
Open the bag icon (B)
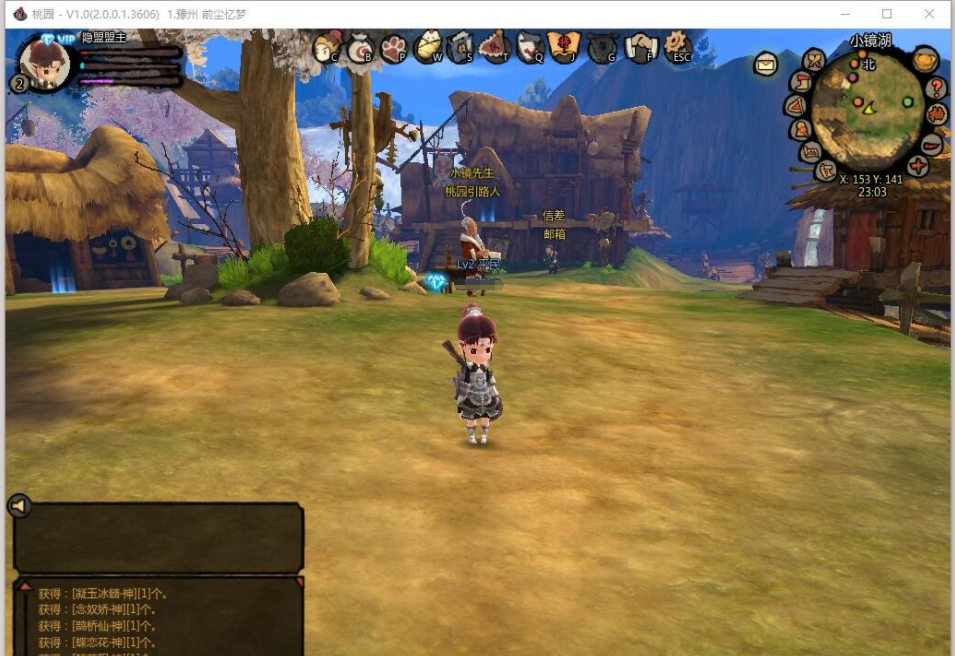(x=360, y=47)
